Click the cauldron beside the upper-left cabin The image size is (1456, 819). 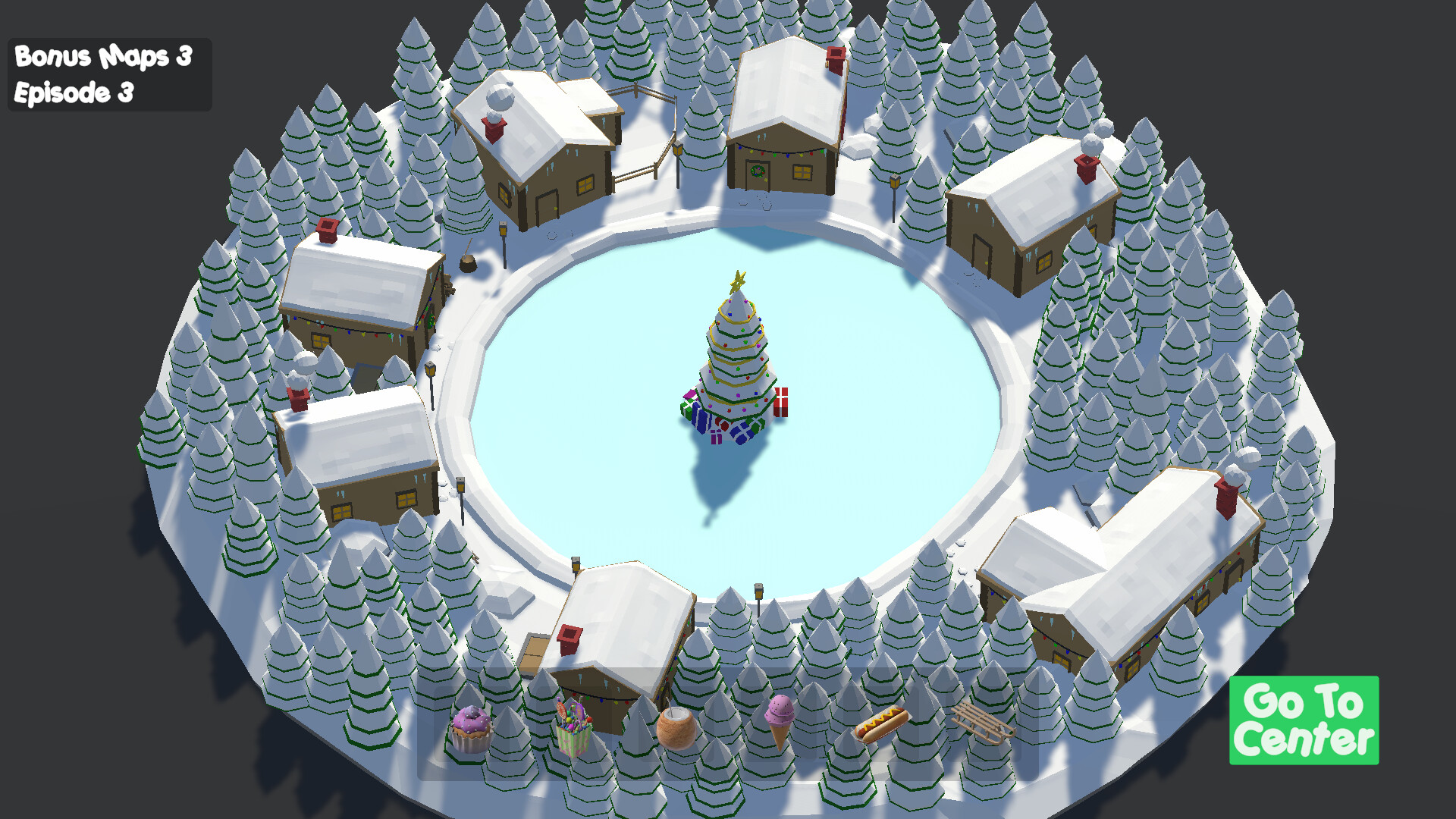[469, 263]
